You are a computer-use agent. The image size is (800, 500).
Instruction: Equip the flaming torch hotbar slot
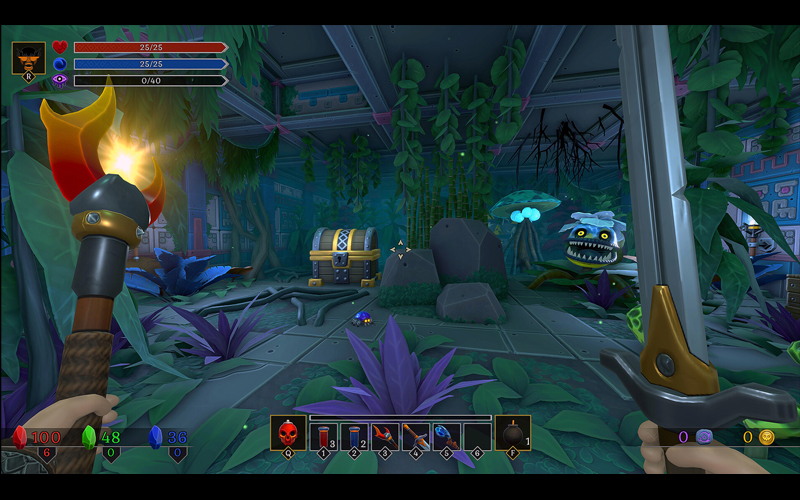pyautogui.click(x=385, y=436)
